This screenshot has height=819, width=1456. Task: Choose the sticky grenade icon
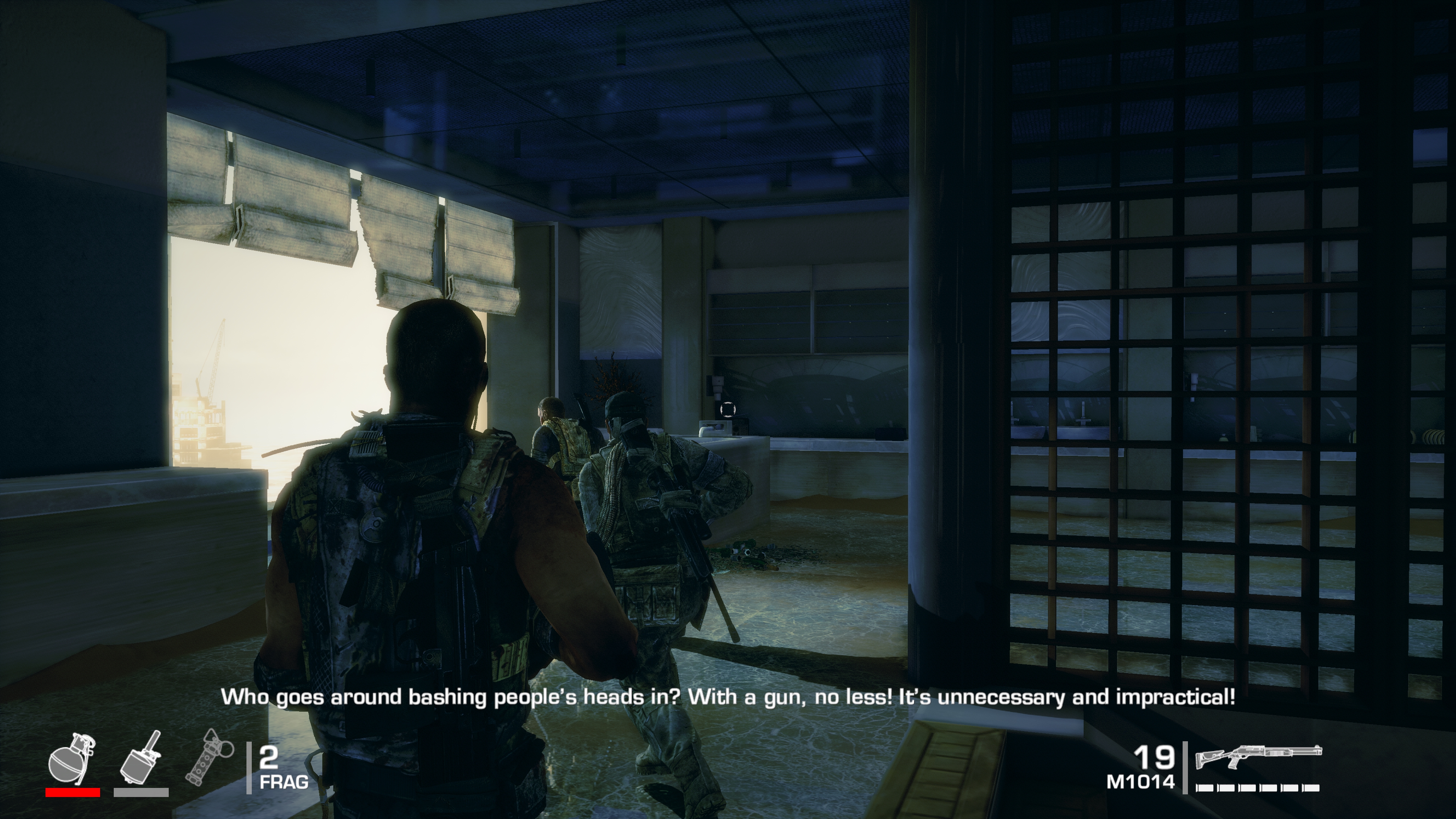coord(141,759)
